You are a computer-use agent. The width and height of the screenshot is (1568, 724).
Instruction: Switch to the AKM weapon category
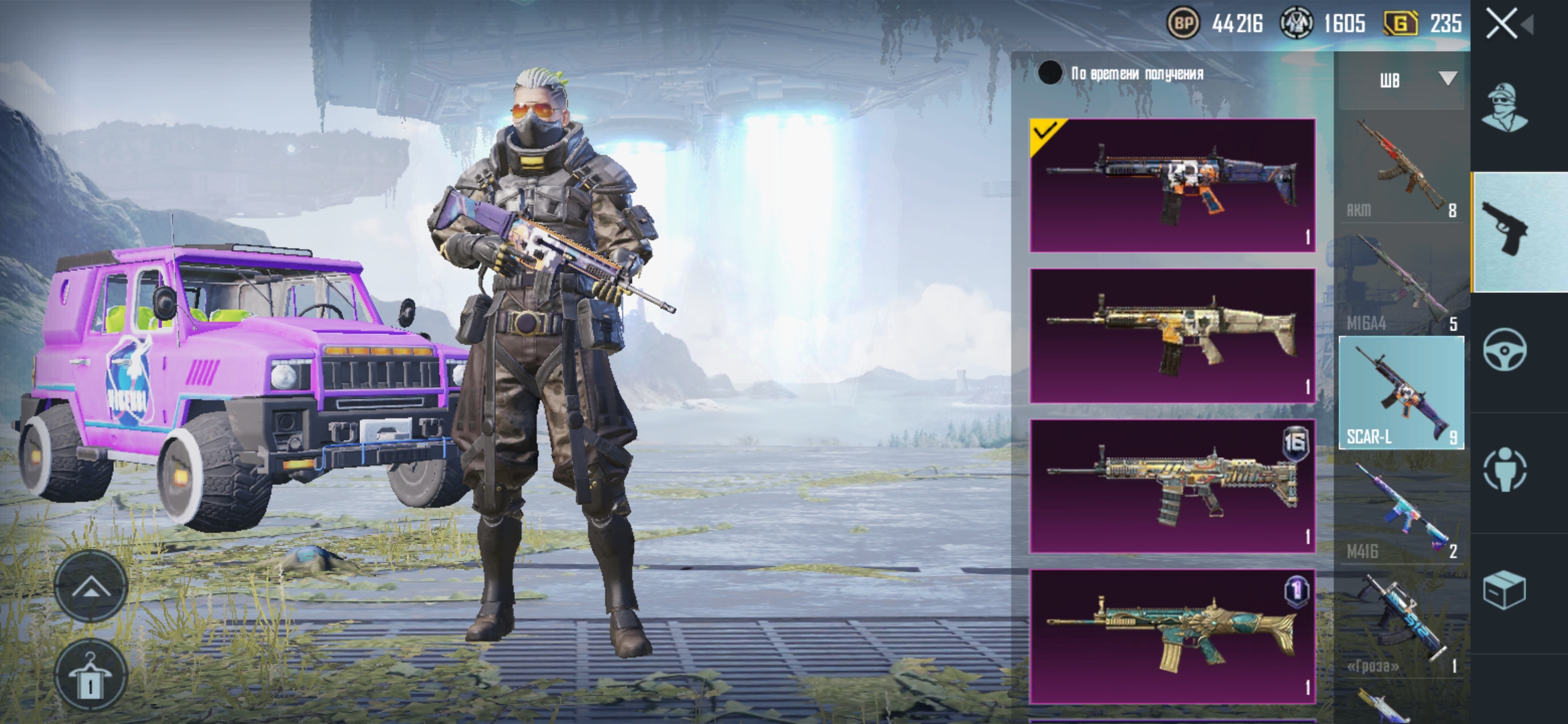tap(1401, 168)
